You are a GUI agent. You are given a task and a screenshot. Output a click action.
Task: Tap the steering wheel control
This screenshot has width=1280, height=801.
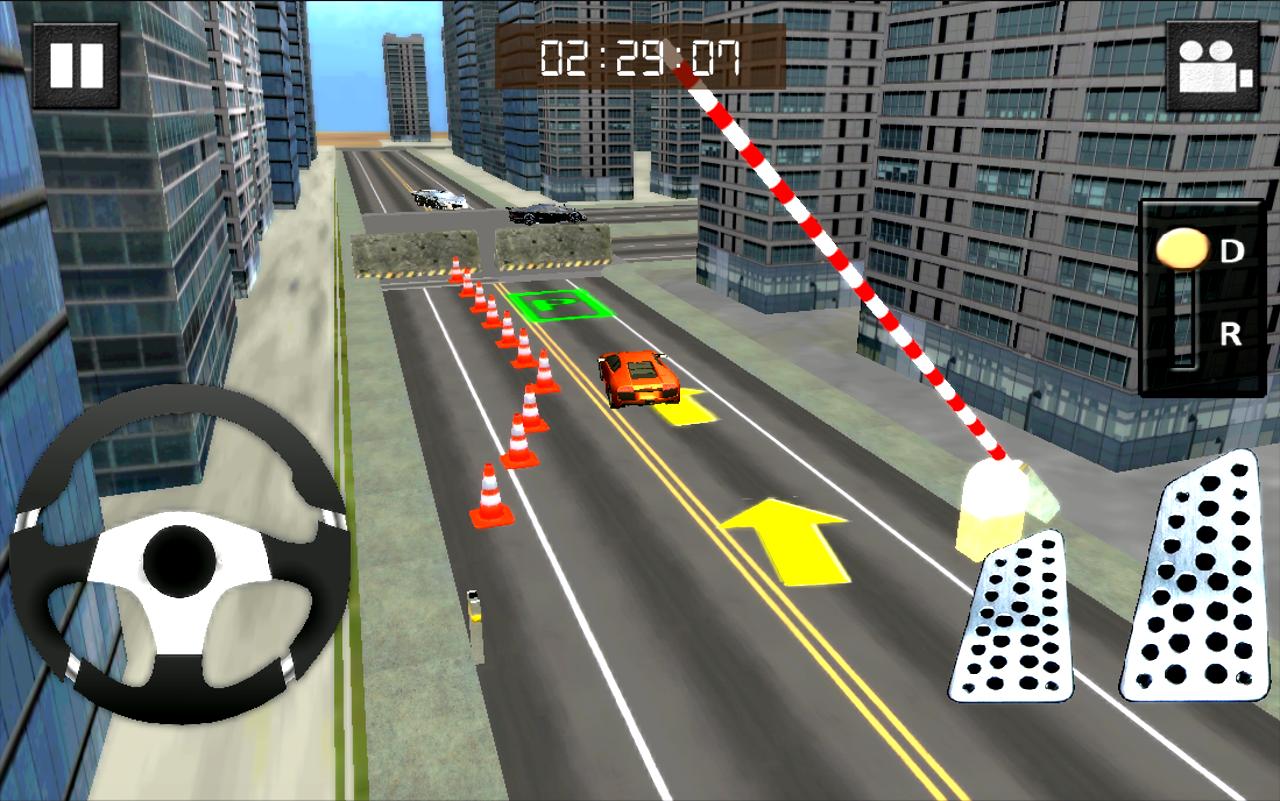click(178, 555)
